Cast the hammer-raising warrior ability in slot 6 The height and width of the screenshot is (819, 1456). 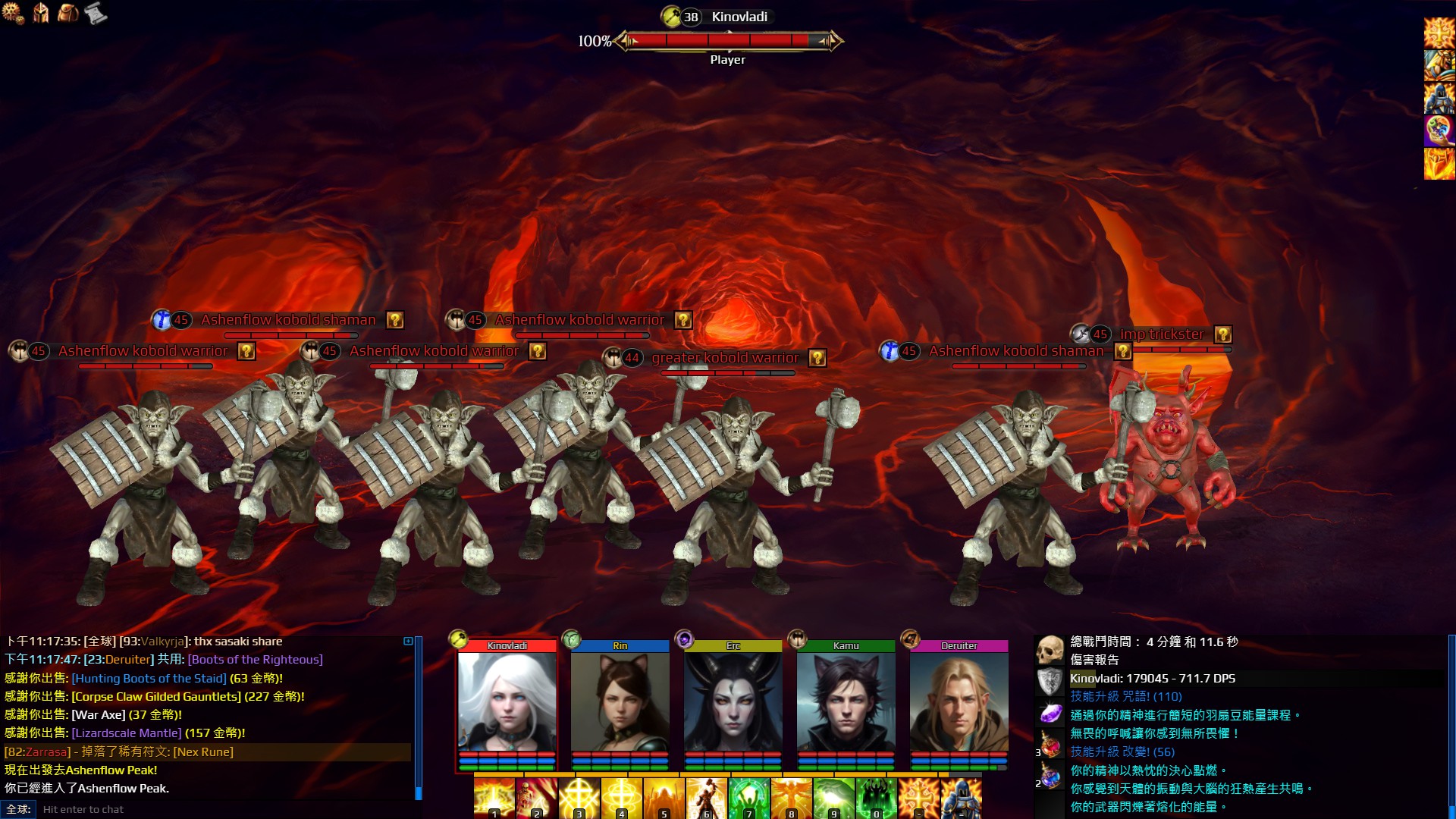click(x=706, y=798)
